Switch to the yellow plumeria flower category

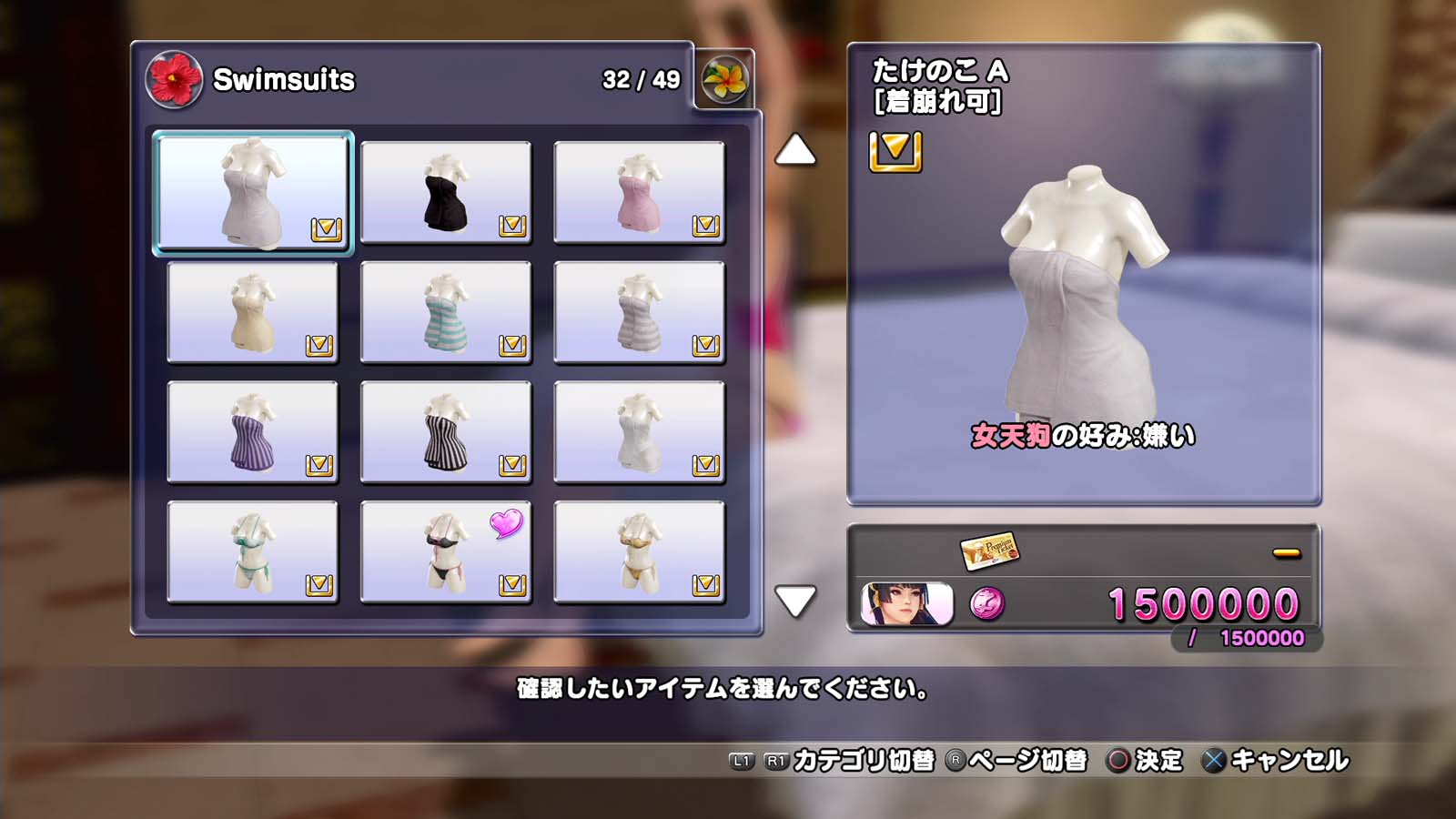pyautogui.click(x=724, y=80)
